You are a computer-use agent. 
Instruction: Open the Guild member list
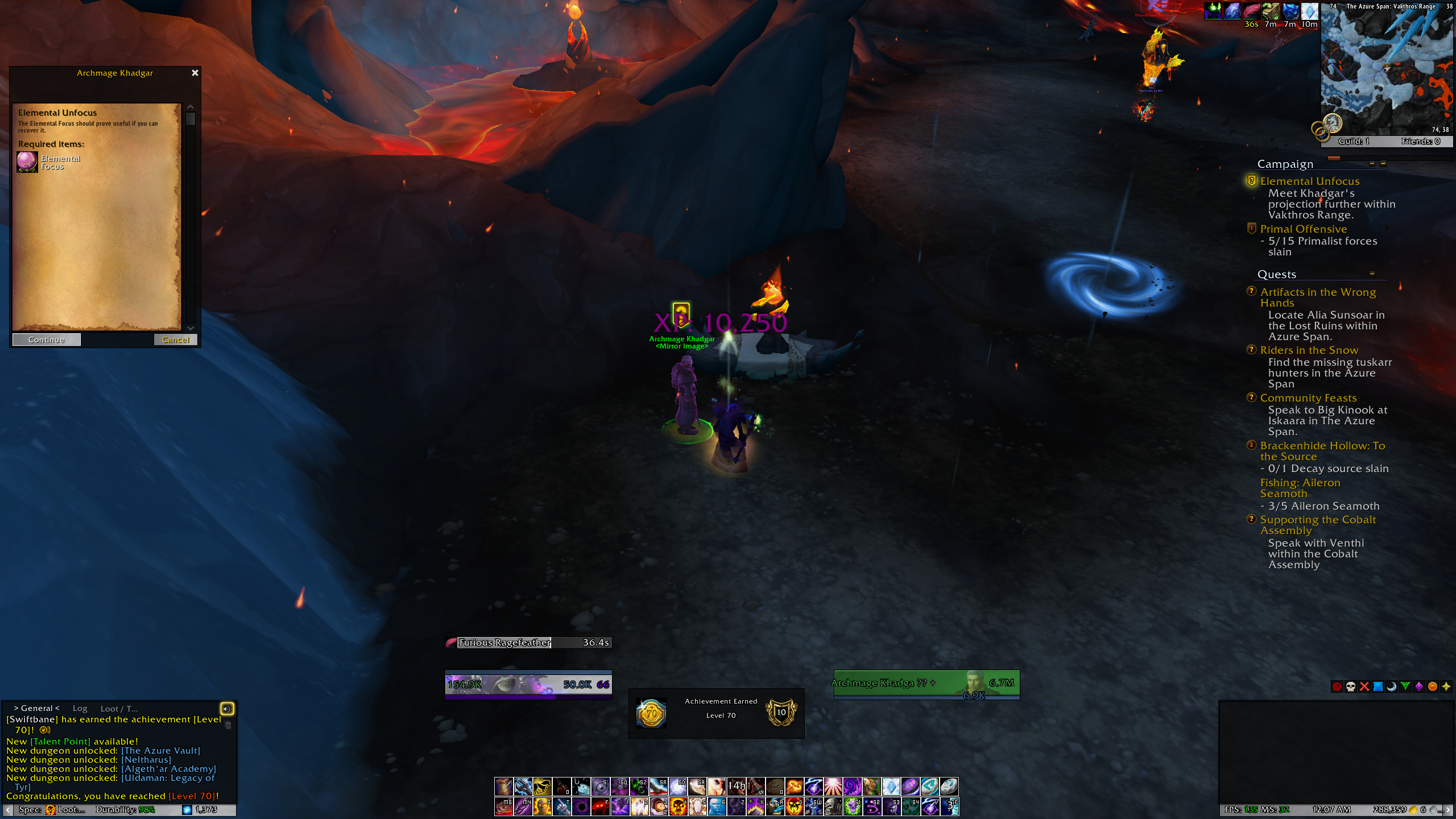tap(1354, 141)
